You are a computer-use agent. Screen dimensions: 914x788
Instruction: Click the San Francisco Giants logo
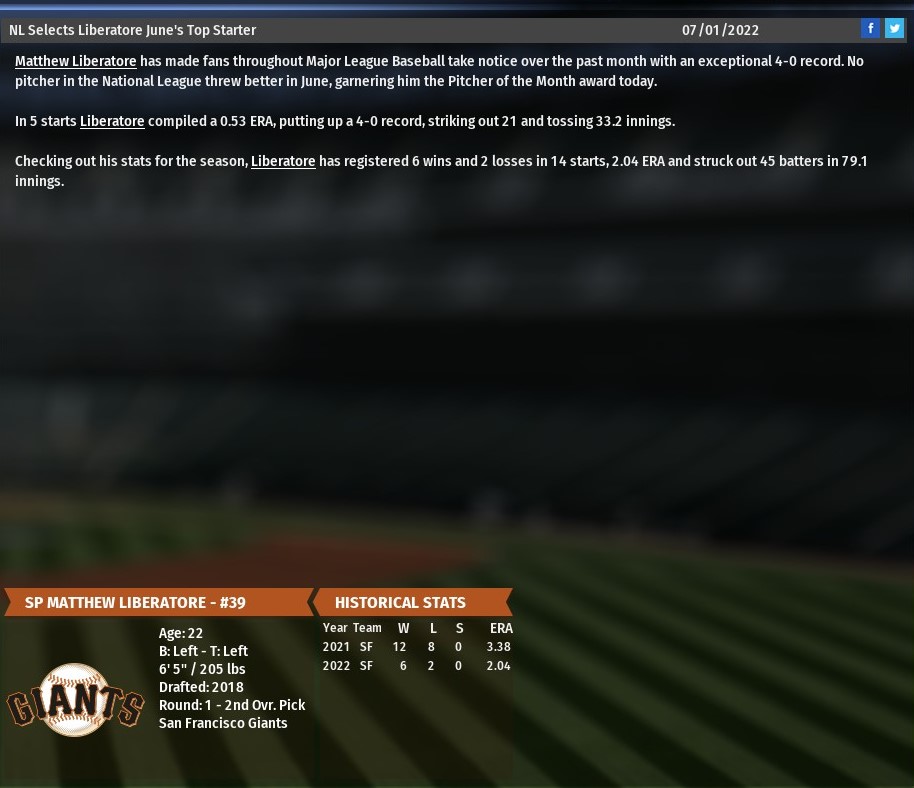76,700
